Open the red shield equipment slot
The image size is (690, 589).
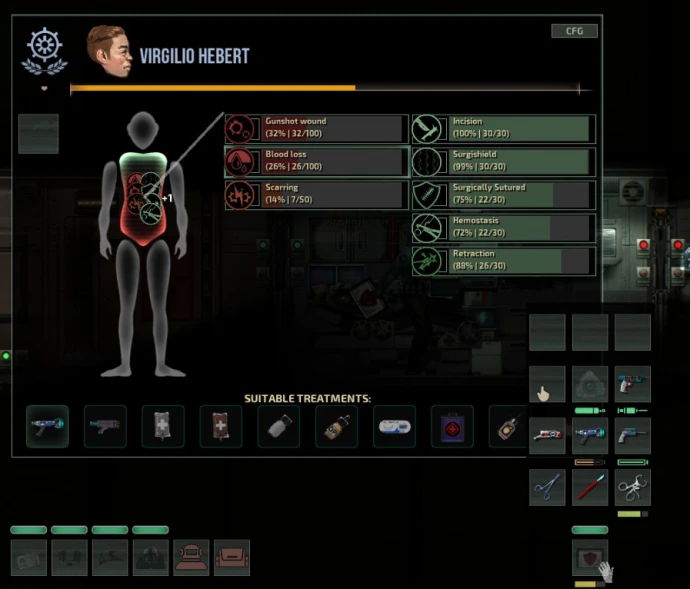pos(589,557)
